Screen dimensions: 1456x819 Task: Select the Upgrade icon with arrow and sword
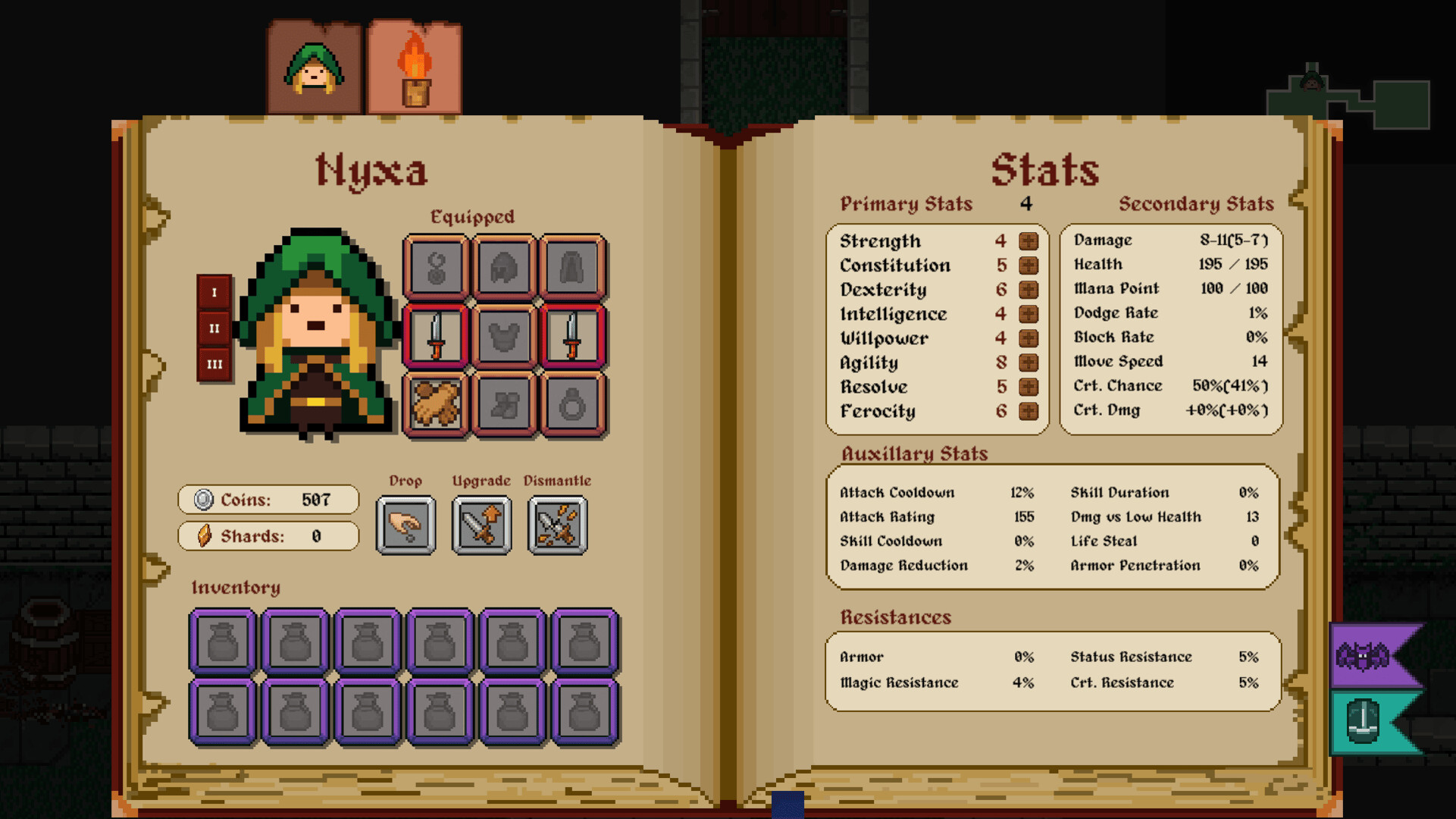click(x=482, y=525)
